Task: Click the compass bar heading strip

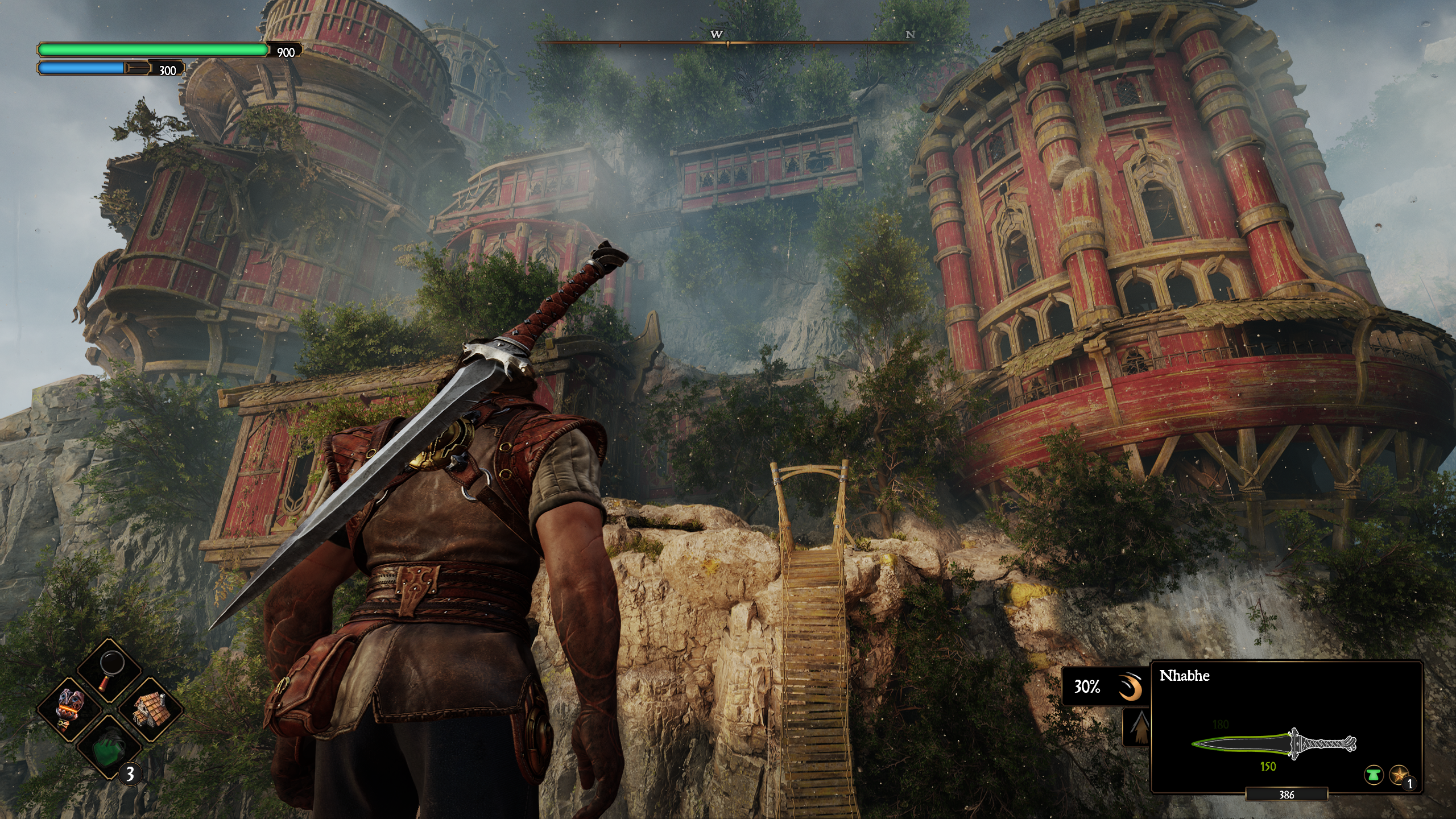Action: 728,42
